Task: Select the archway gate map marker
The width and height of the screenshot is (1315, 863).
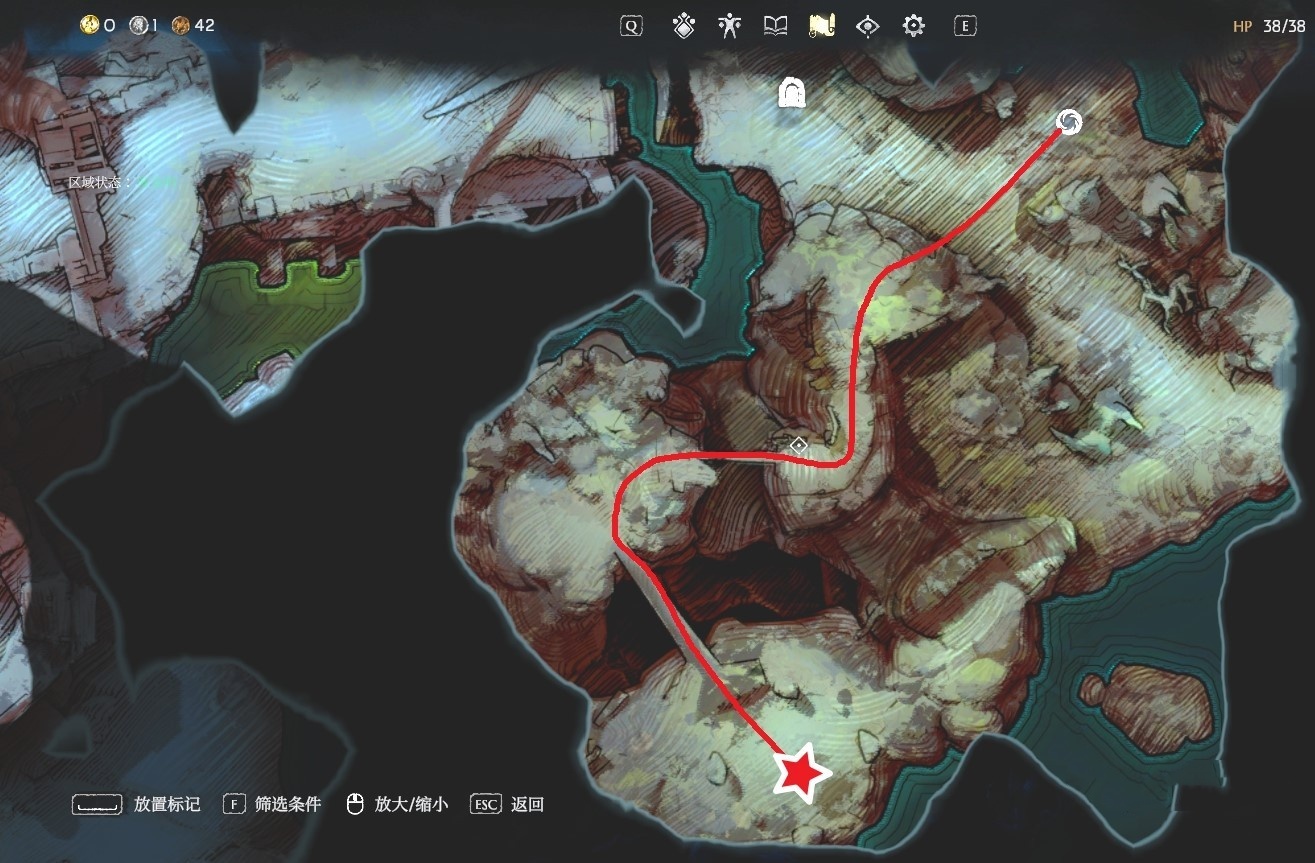Action: (x=793, y=94)
